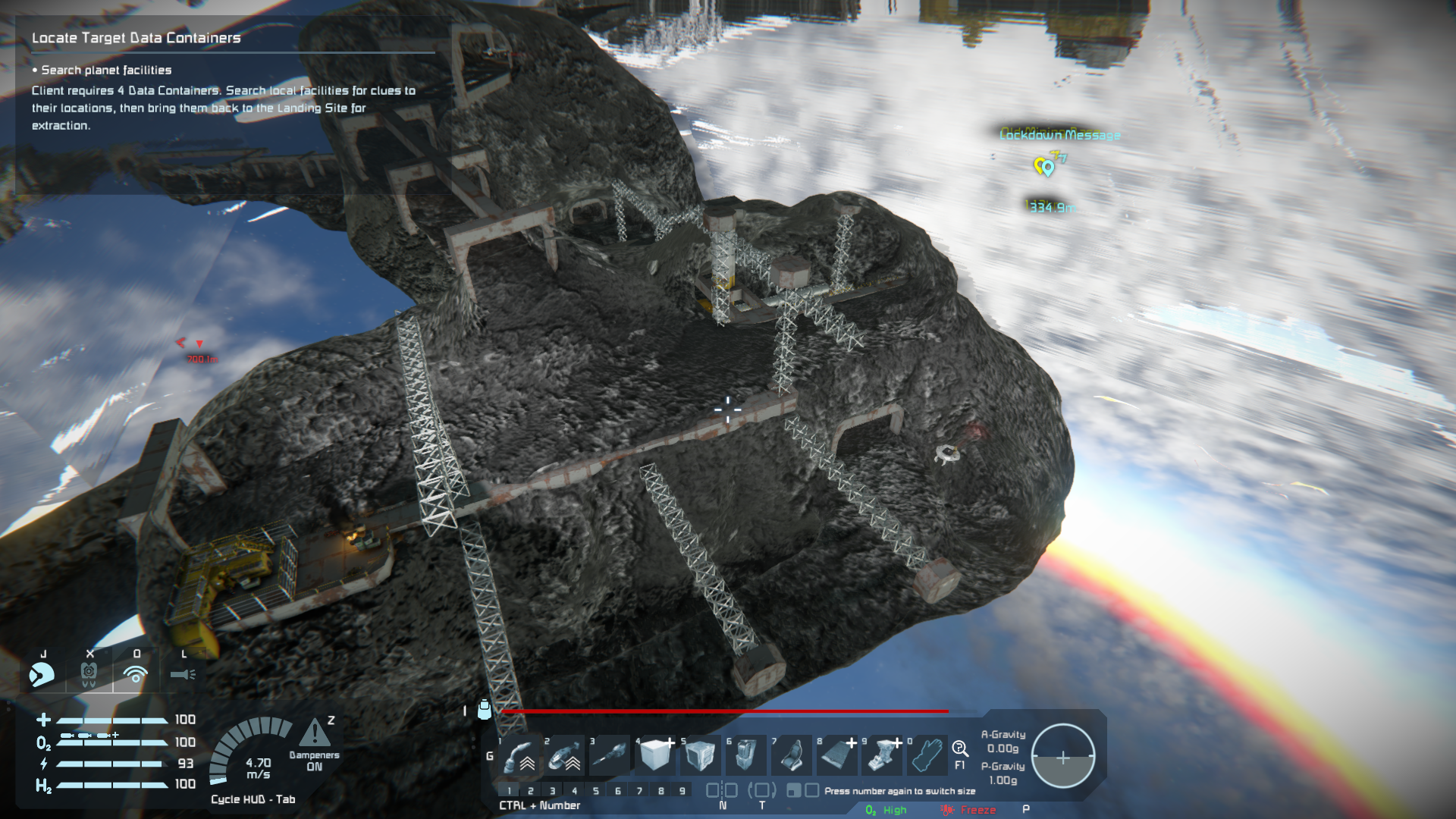The height and width of the screenshot is (819, 1456).
Task: Choose the flat panel block in slot 8
Action: click(x=836, y=755)
